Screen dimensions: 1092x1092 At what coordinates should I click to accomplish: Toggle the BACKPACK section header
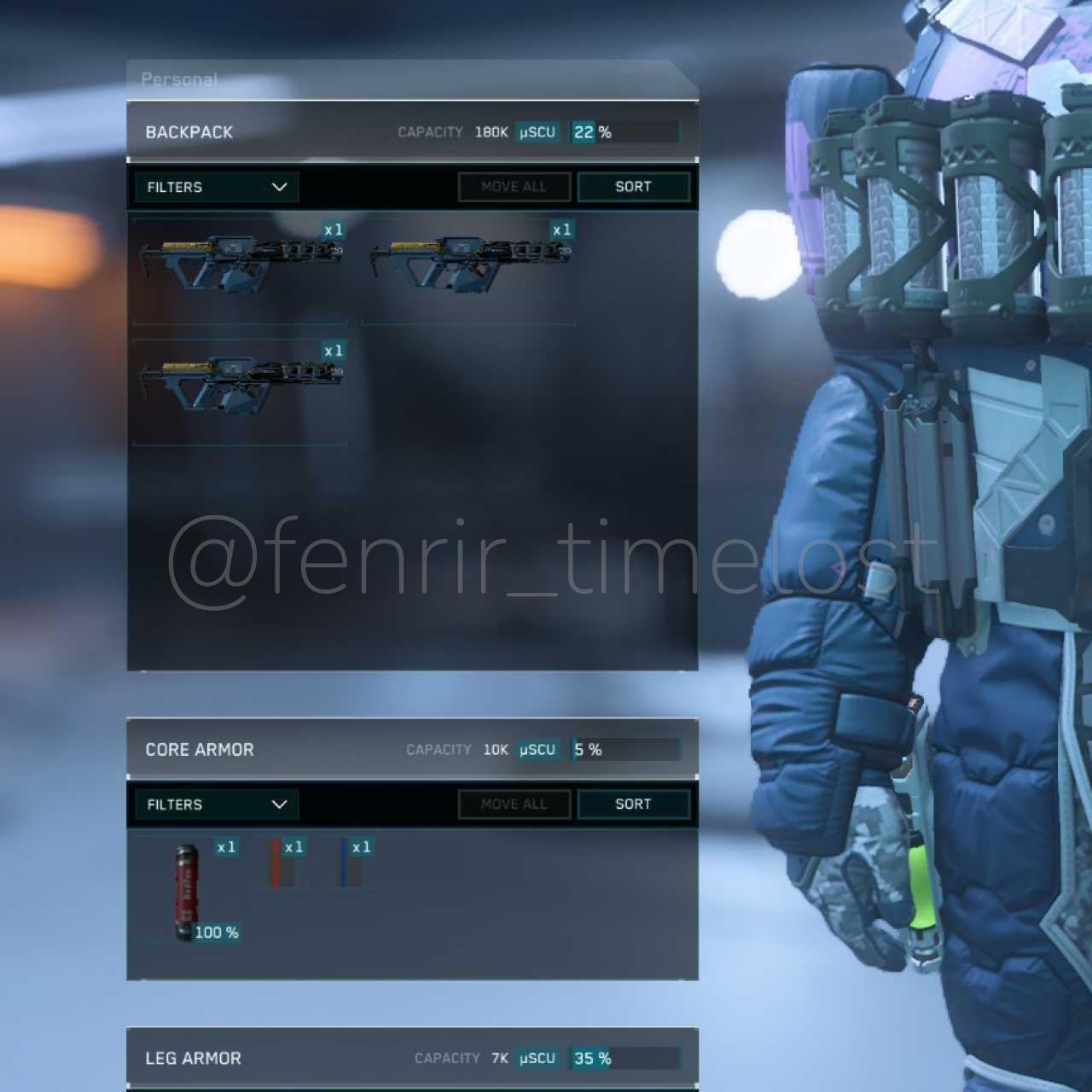click(189, 132)
